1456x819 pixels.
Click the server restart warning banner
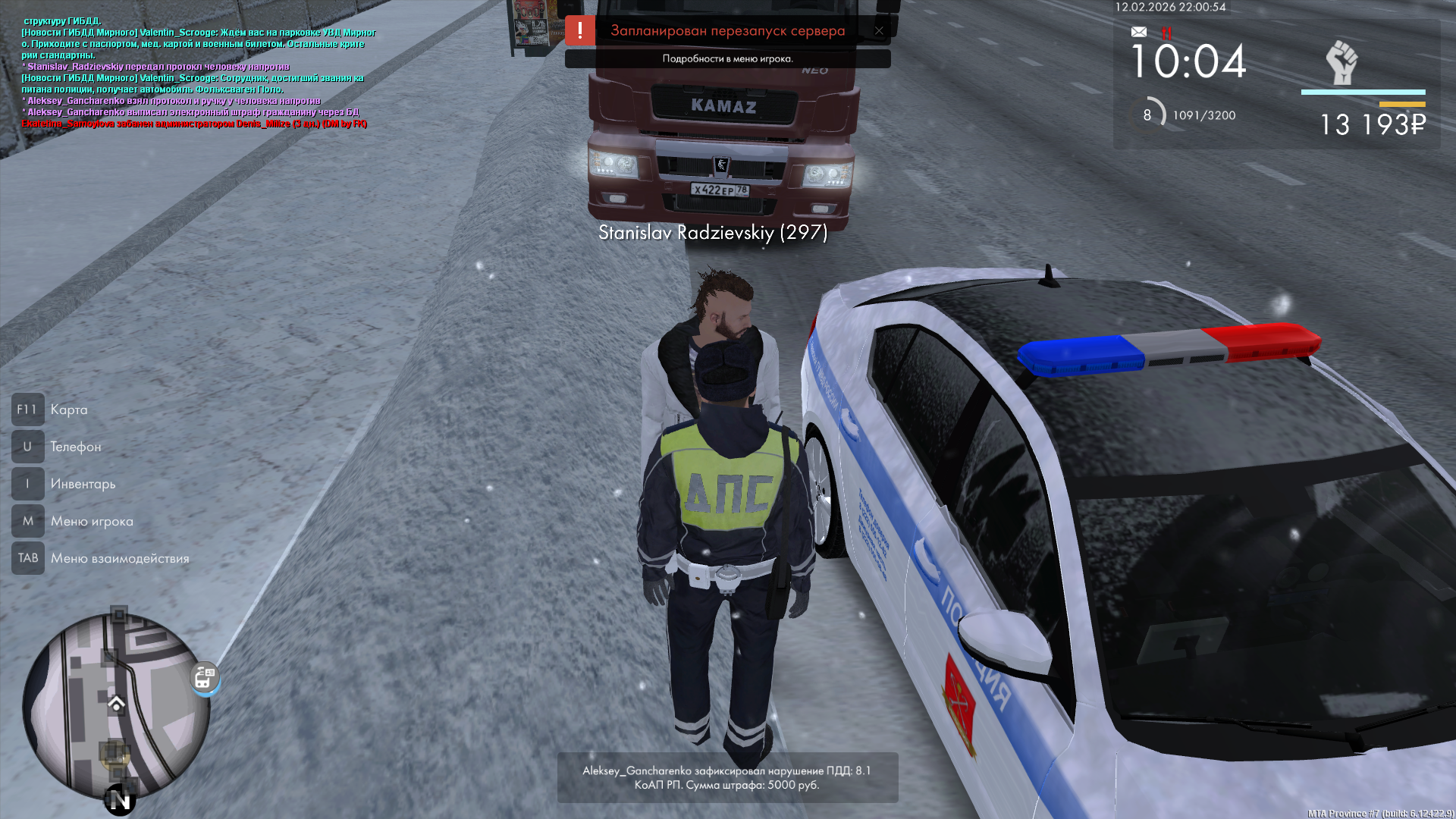726,31
